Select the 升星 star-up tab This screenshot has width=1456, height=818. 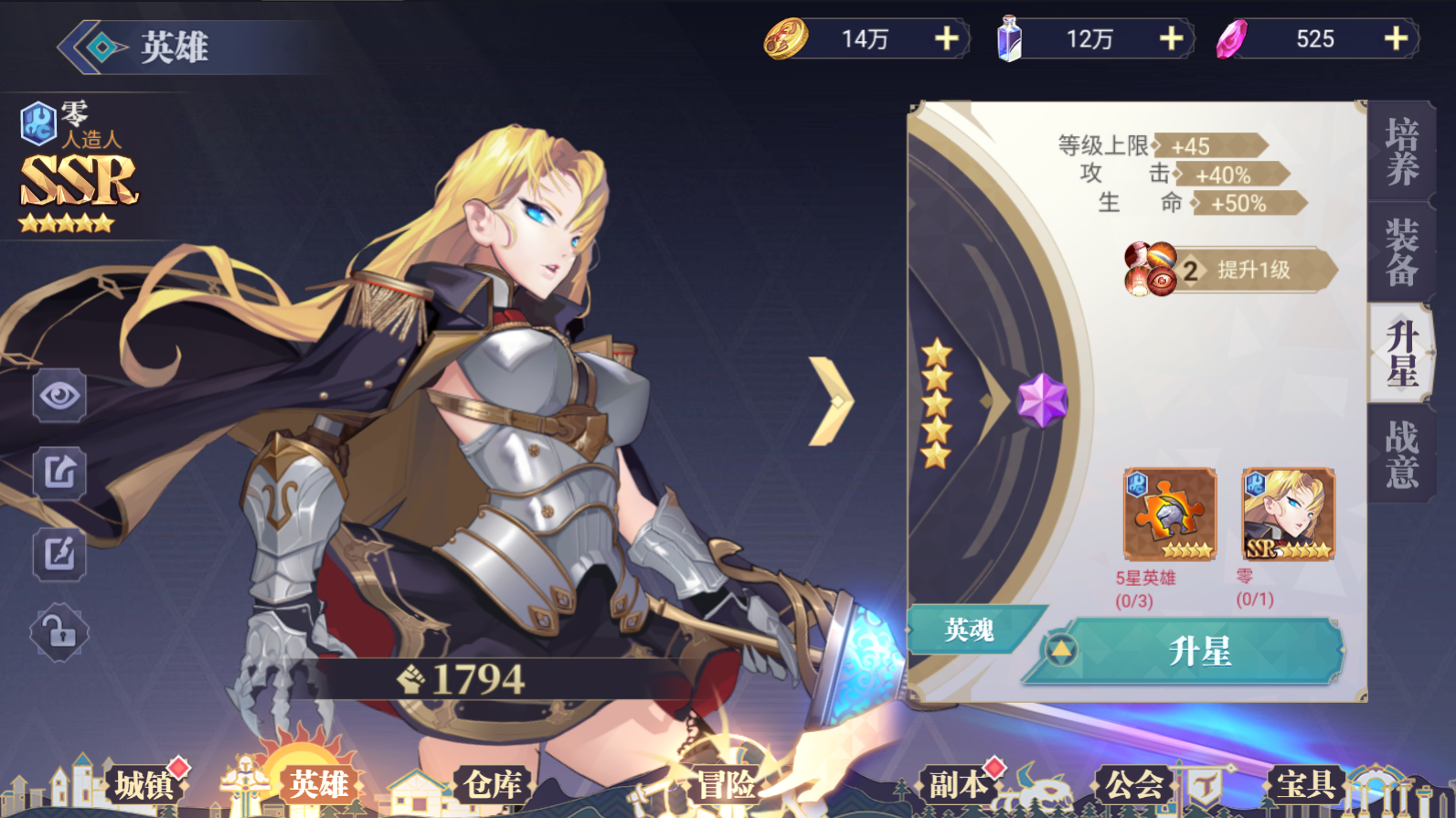pos(1400,353)
